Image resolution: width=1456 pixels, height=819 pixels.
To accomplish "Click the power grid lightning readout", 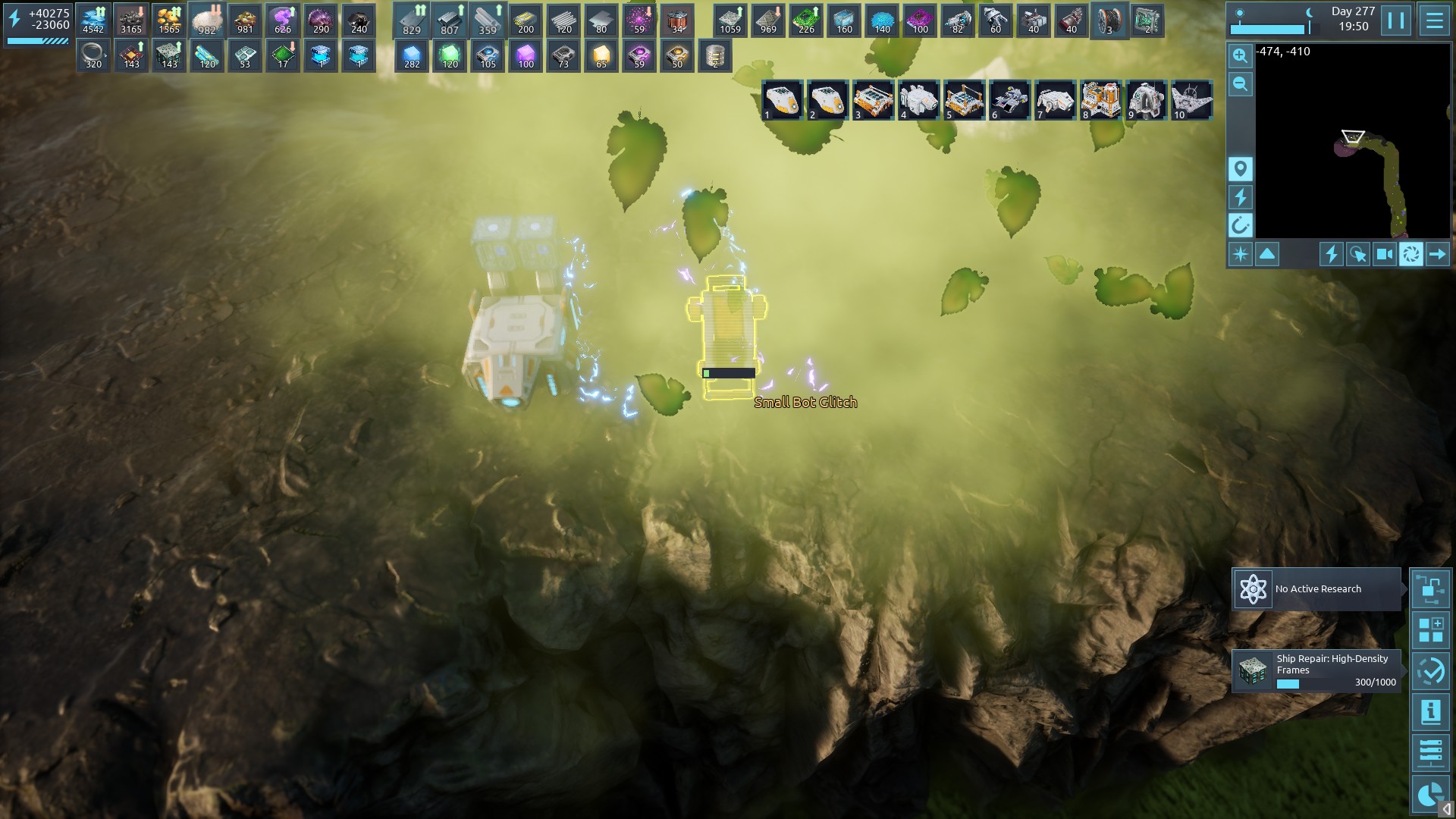I will click(38, 20).
